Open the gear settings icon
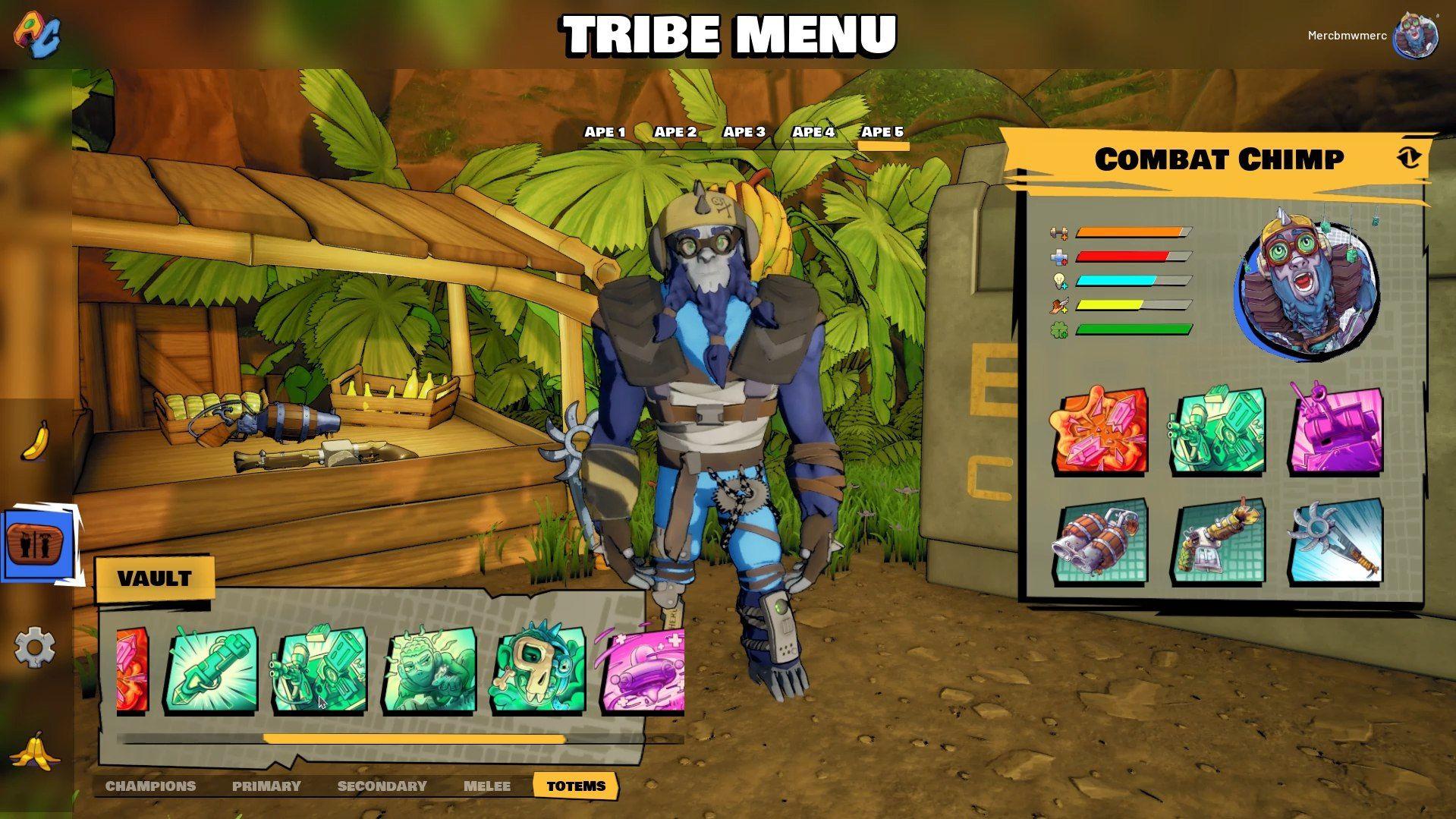Screen dimensions: 1456x819 (34, 647)
